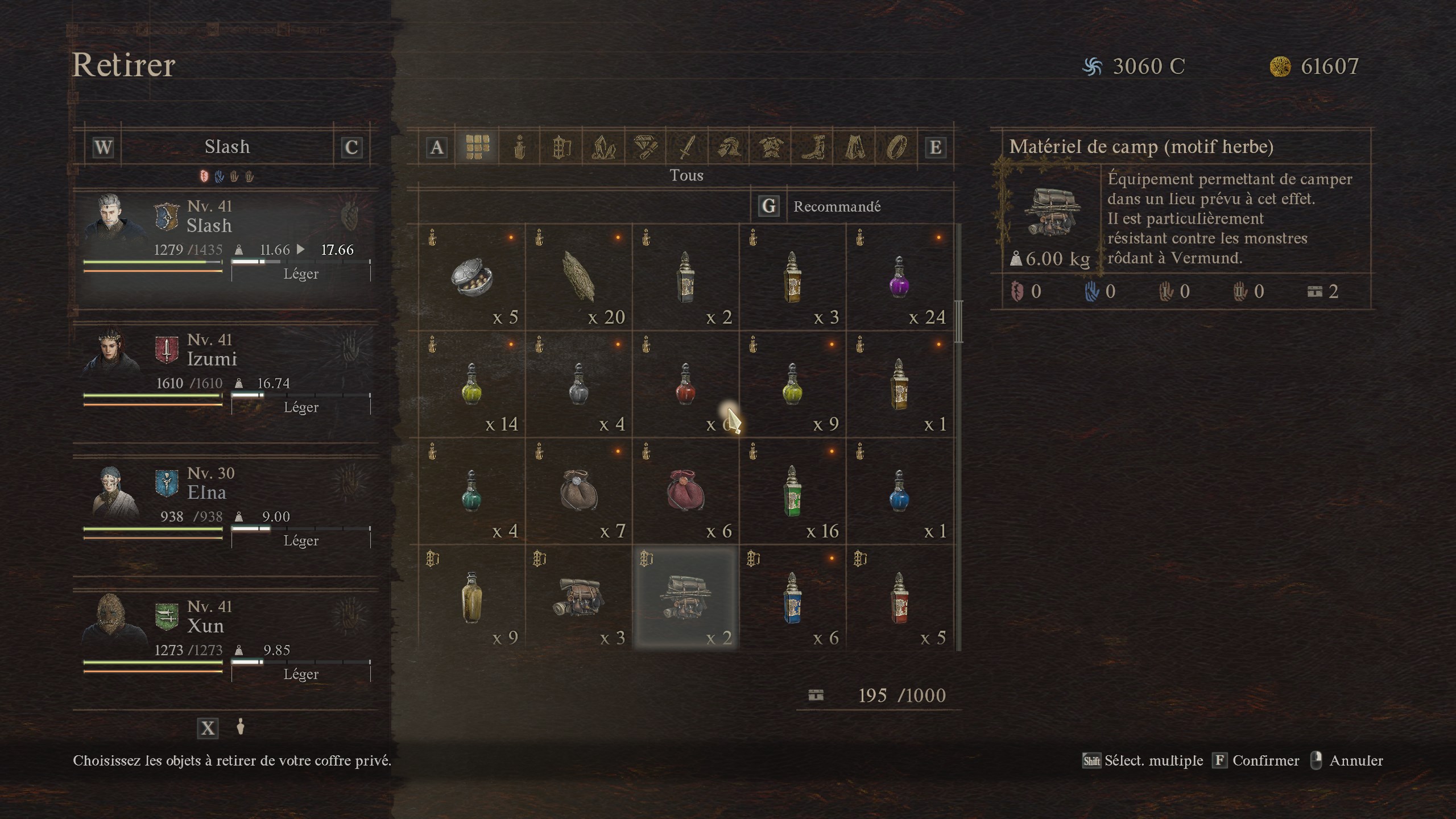This screenshot has width=1456, height=819.
Task: Show the crystal materials category tab
Action: pyautogui.click(x=603, y=148)
